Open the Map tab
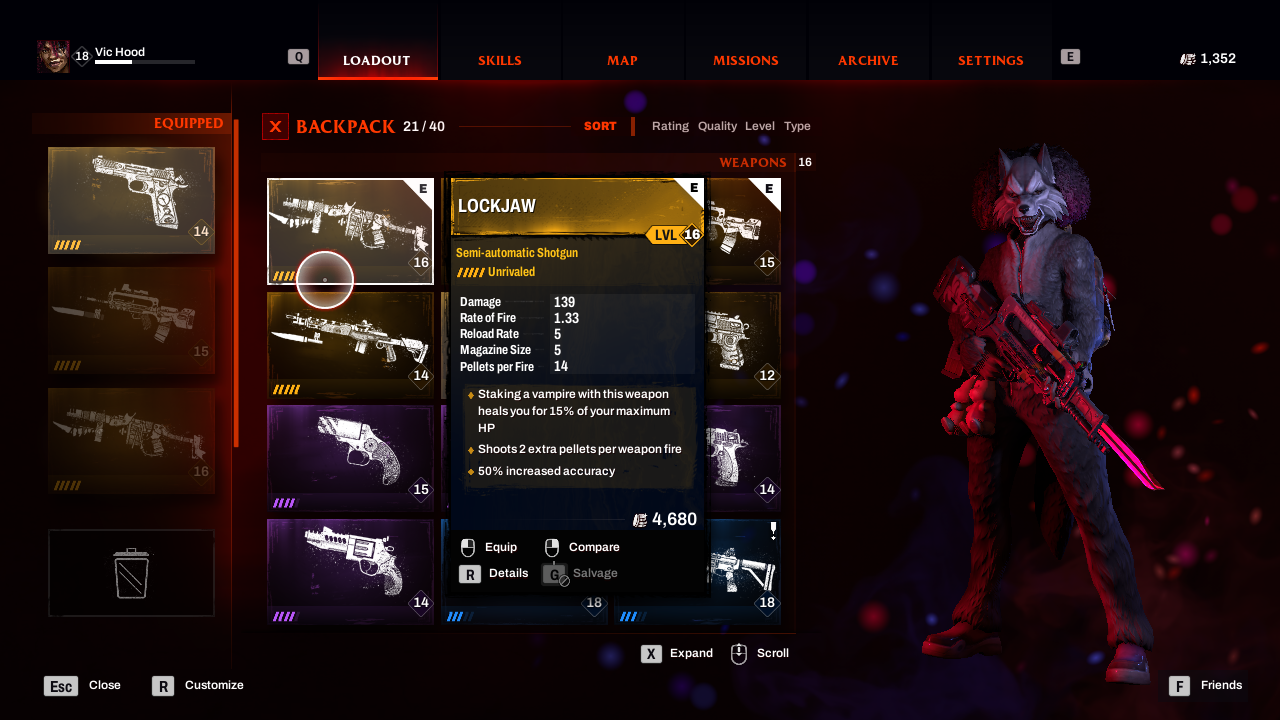Image resolution: width=1280 pixels, height=720 pixels. click(x=622, y=60)
